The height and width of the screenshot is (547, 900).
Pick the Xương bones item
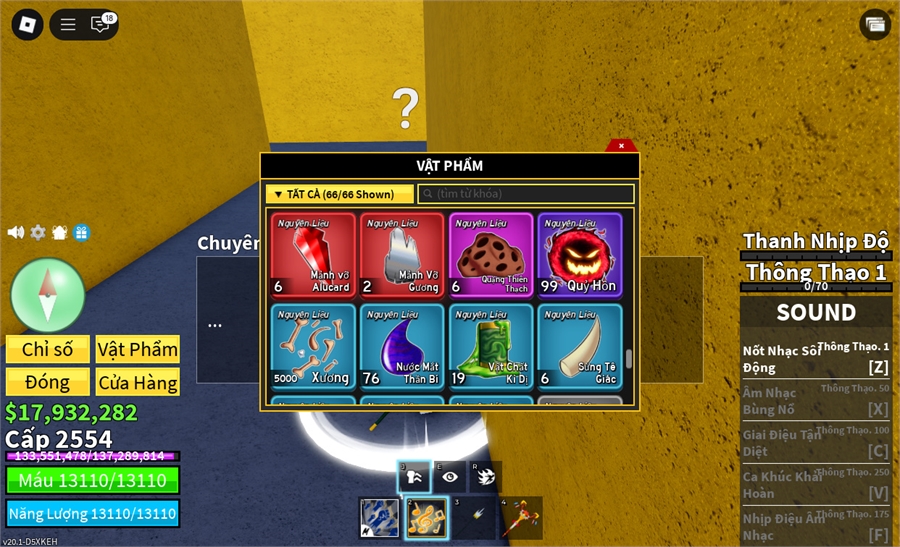pos(313,346)
